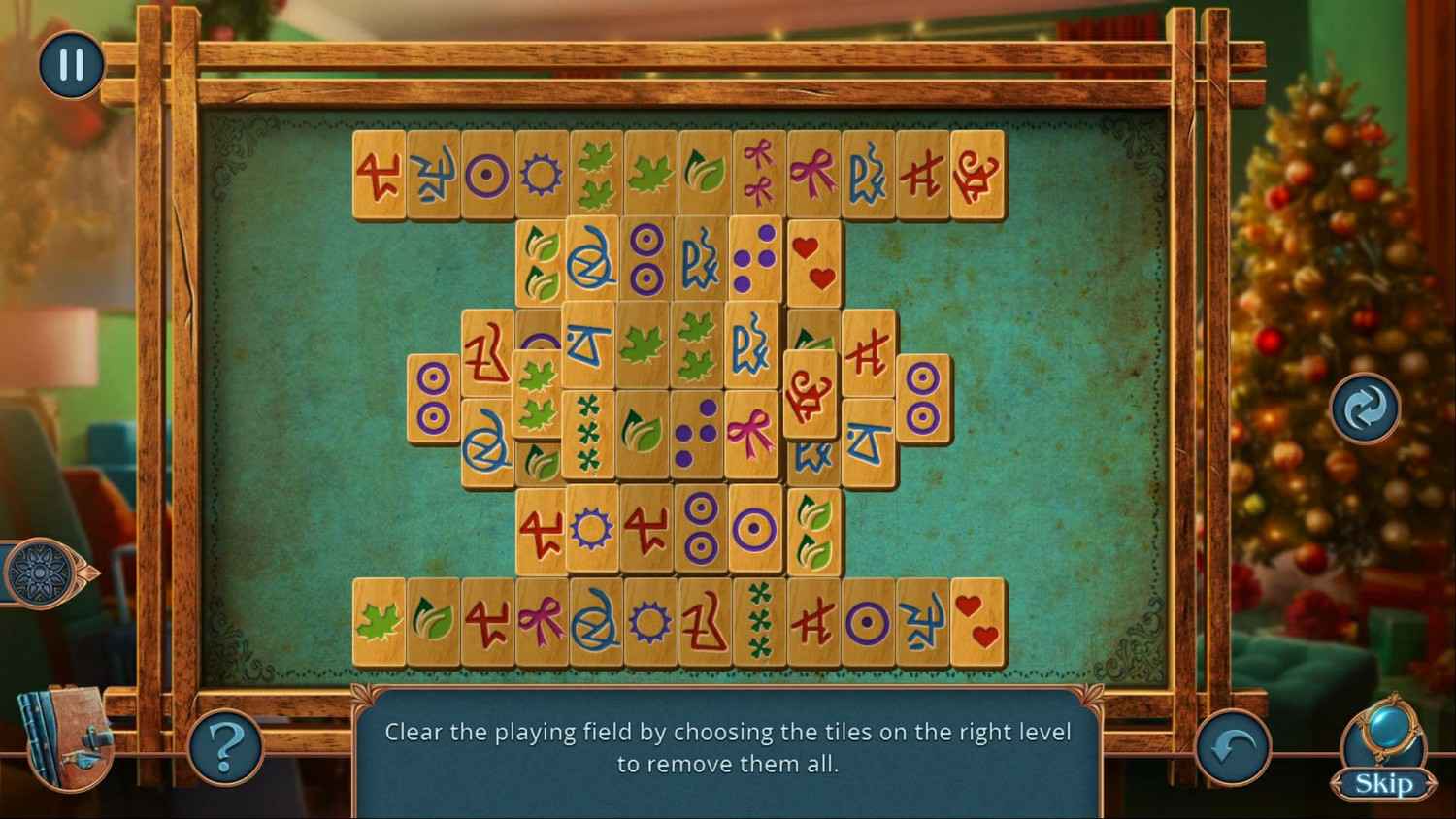Choose the four purple dots tile

[755, 259]
